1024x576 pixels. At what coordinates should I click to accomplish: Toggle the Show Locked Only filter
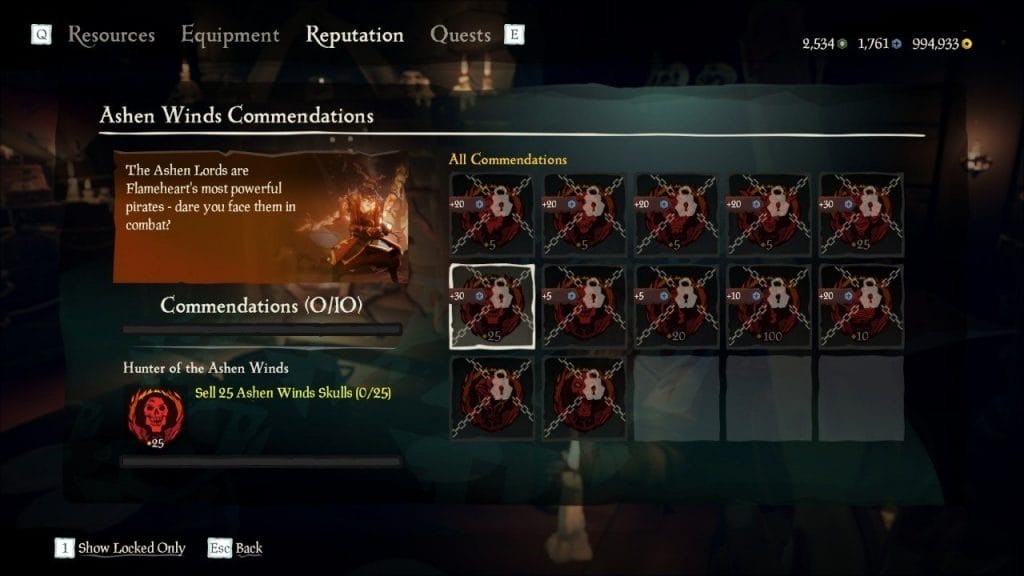pyautogui.click(x=131, y=548)
